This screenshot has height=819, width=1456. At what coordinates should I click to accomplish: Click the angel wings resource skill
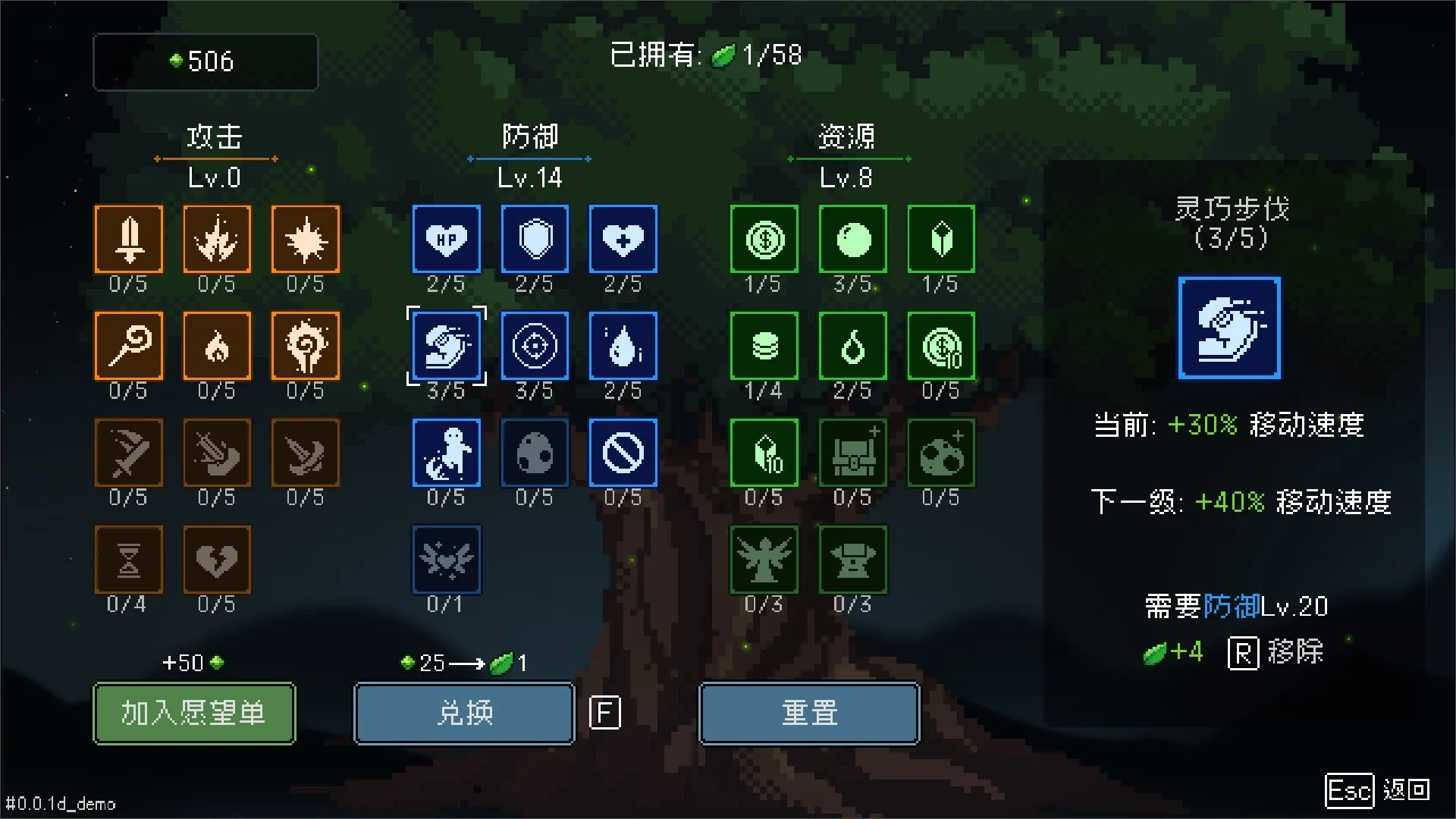[x=764, y=559]
